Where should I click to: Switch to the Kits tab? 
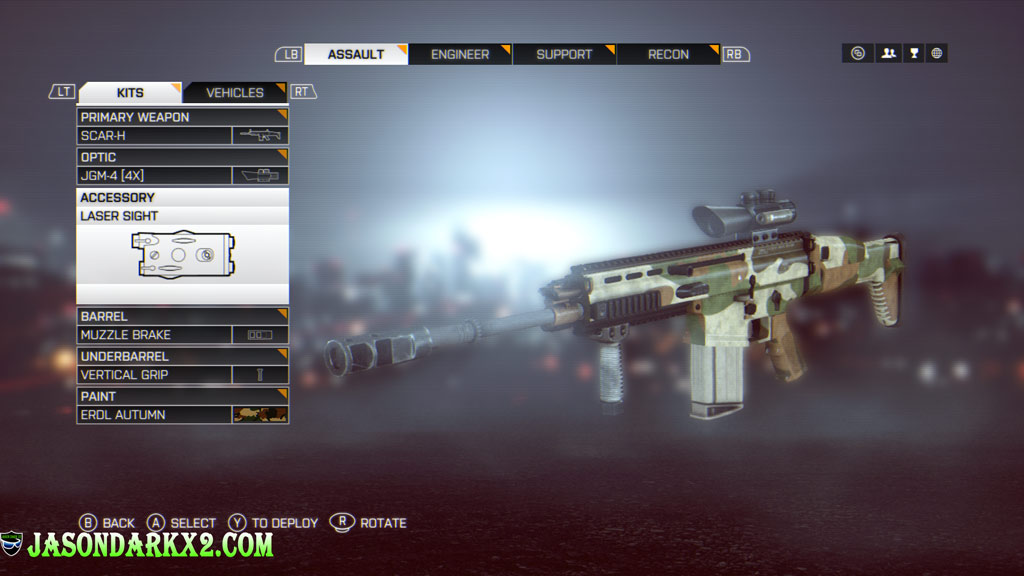click(x=130, y=93)
